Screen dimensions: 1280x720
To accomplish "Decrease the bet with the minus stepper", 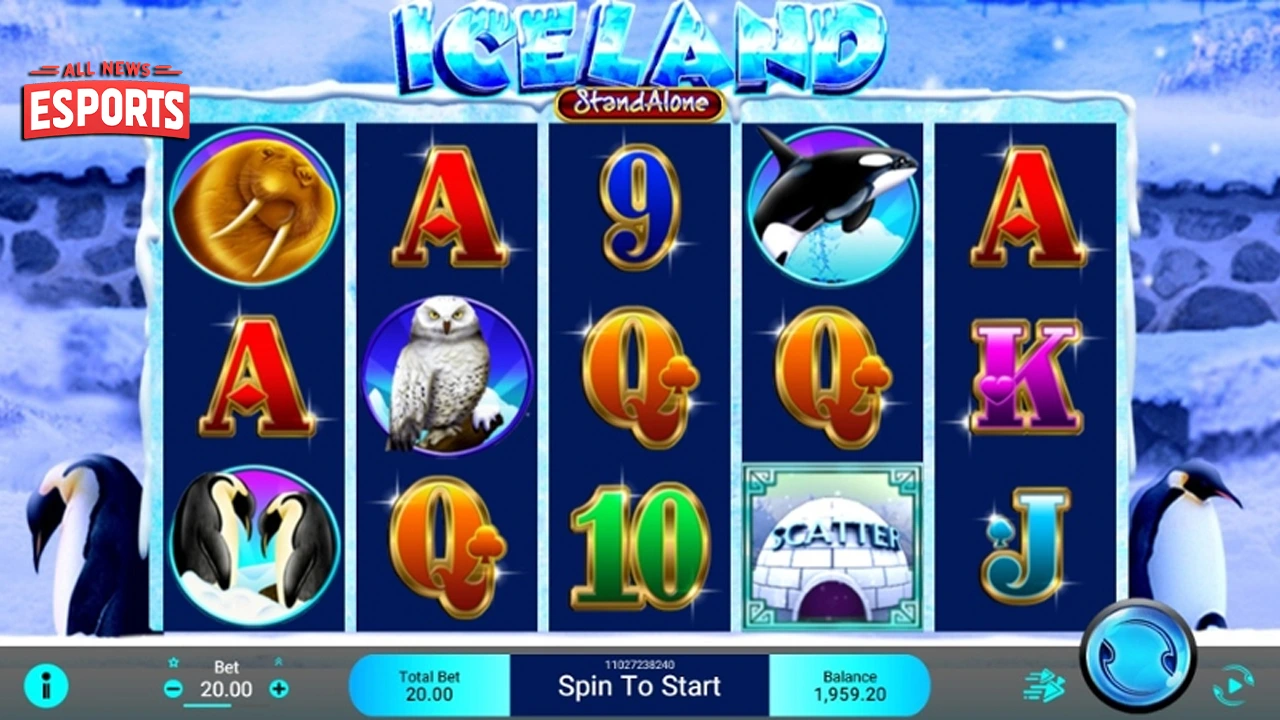I will 175,689.
